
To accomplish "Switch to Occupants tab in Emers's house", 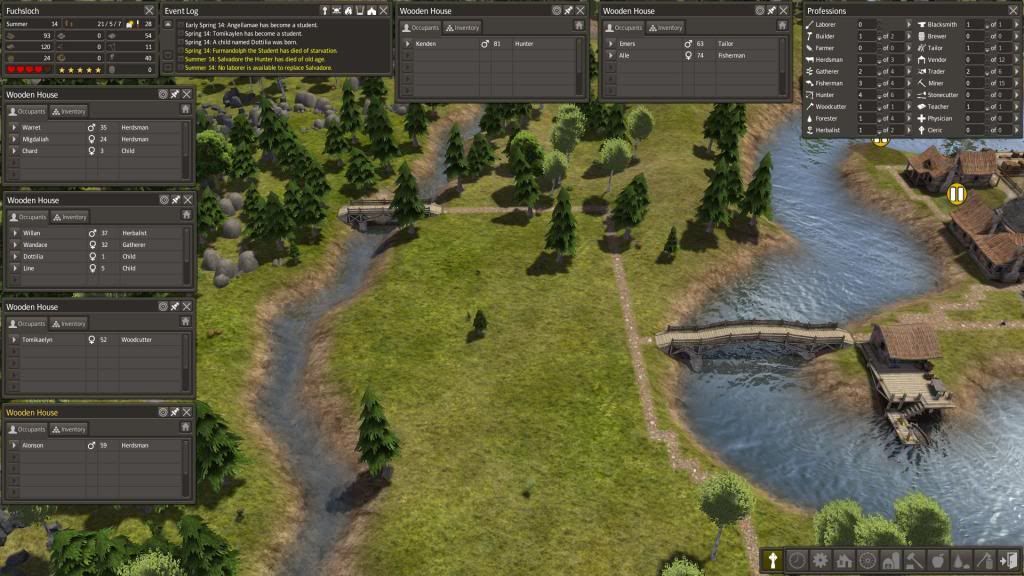I will [x=624, y=27].
